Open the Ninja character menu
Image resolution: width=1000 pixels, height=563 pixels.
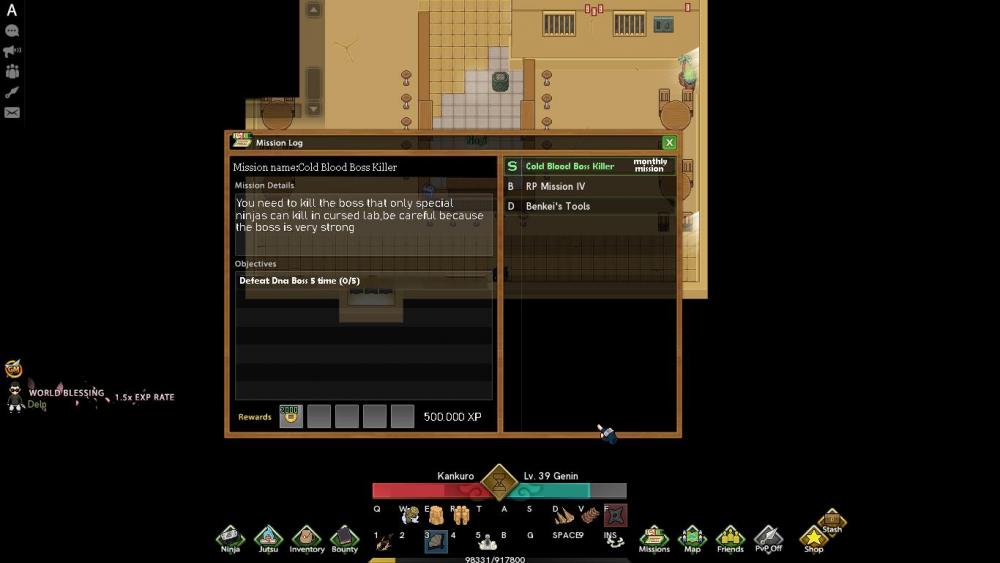(230, 538)
